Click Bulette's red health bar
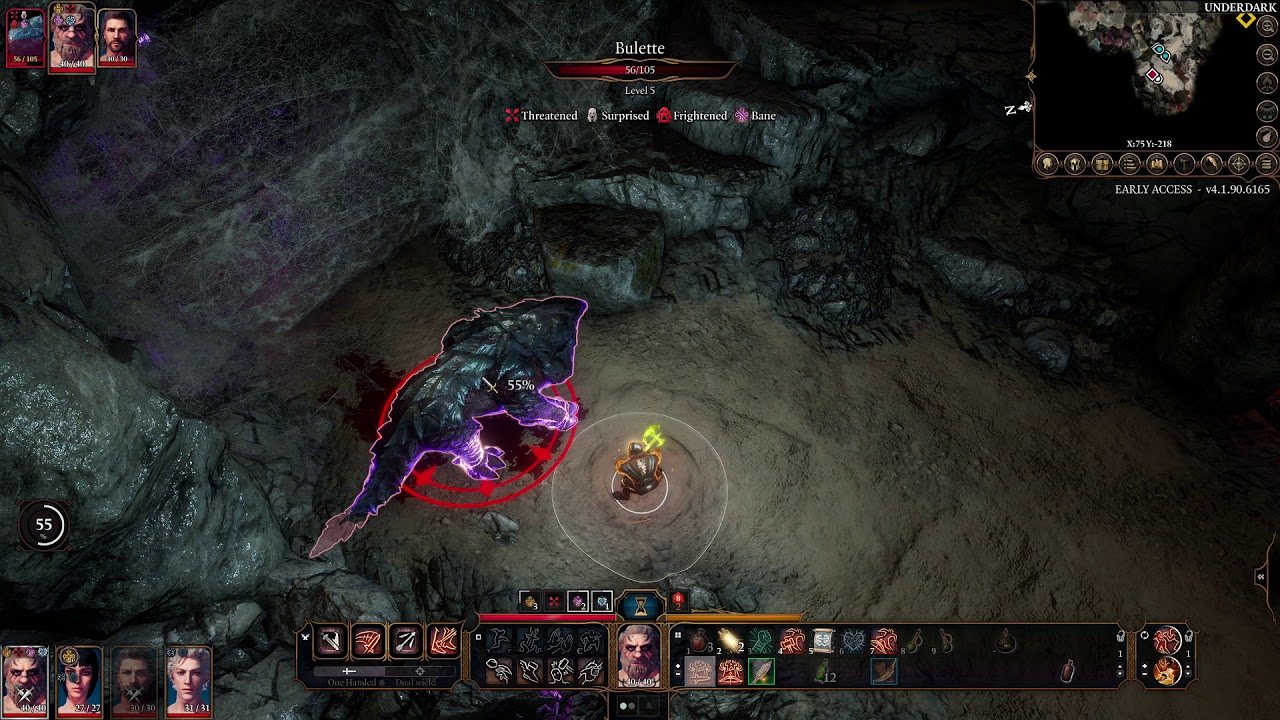Screen dimensions: 1280x720 point(640,71)
